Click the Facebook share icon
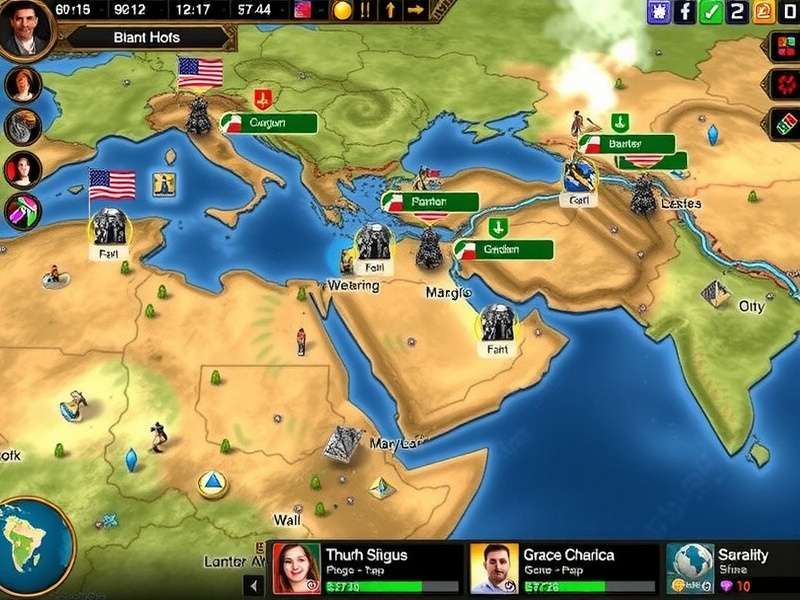The height and width of the screenshot is (600, 800). (x=685, y=12)
